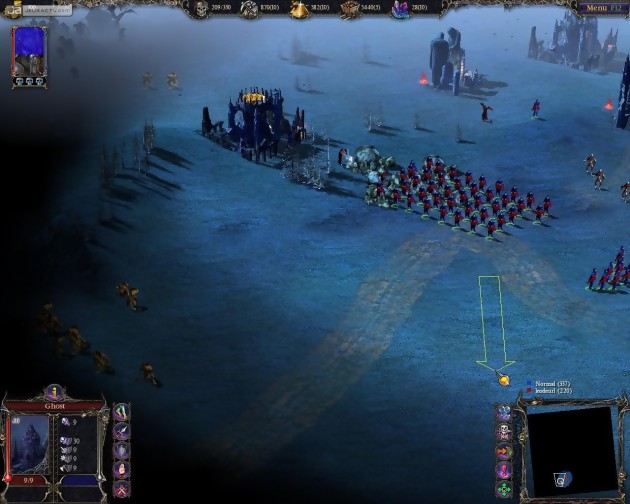Select the blue army banner group
Viewport: 630px width, 504px height.
[29, 53]
